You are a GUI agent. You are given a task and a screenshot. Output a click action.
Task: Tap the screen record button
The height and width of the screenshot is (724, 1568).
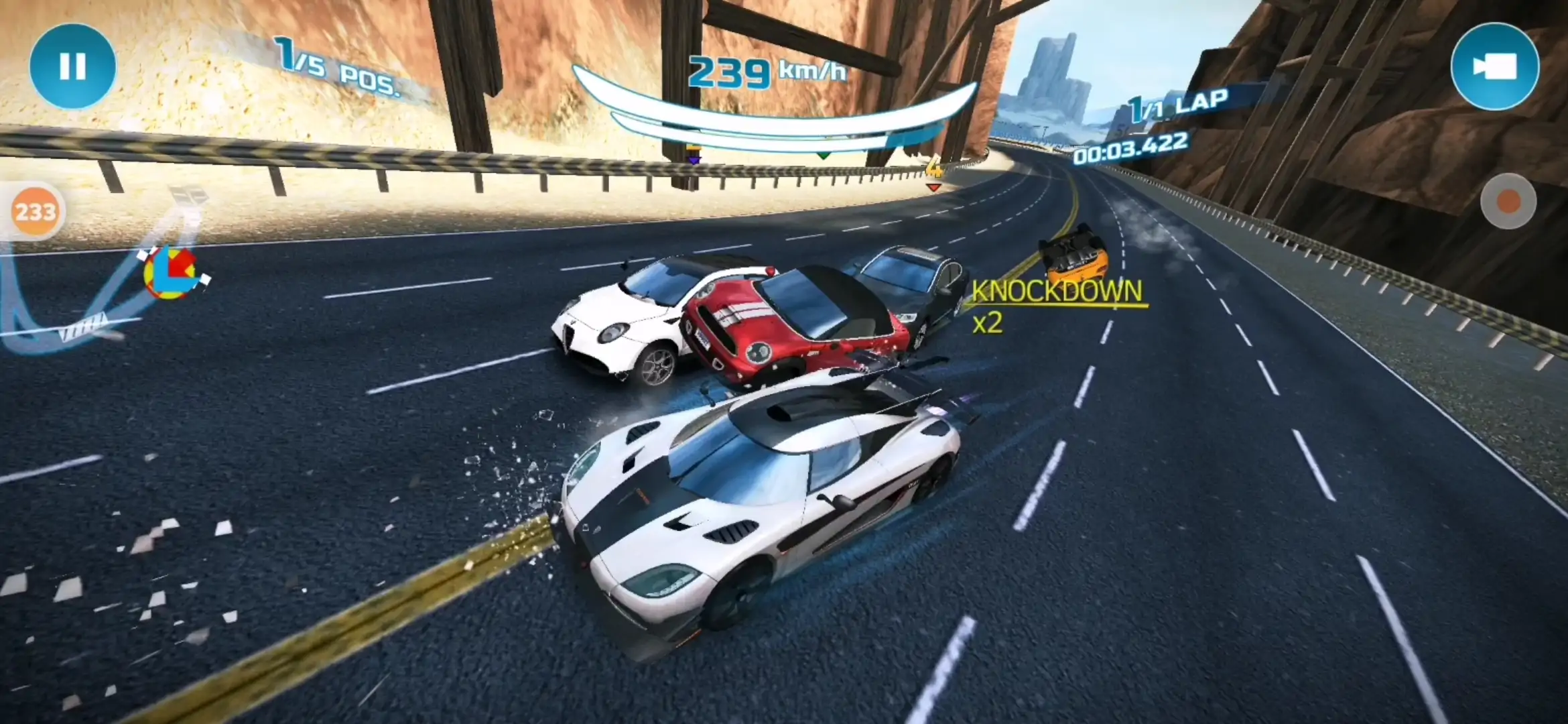[x=1508, y=201]
